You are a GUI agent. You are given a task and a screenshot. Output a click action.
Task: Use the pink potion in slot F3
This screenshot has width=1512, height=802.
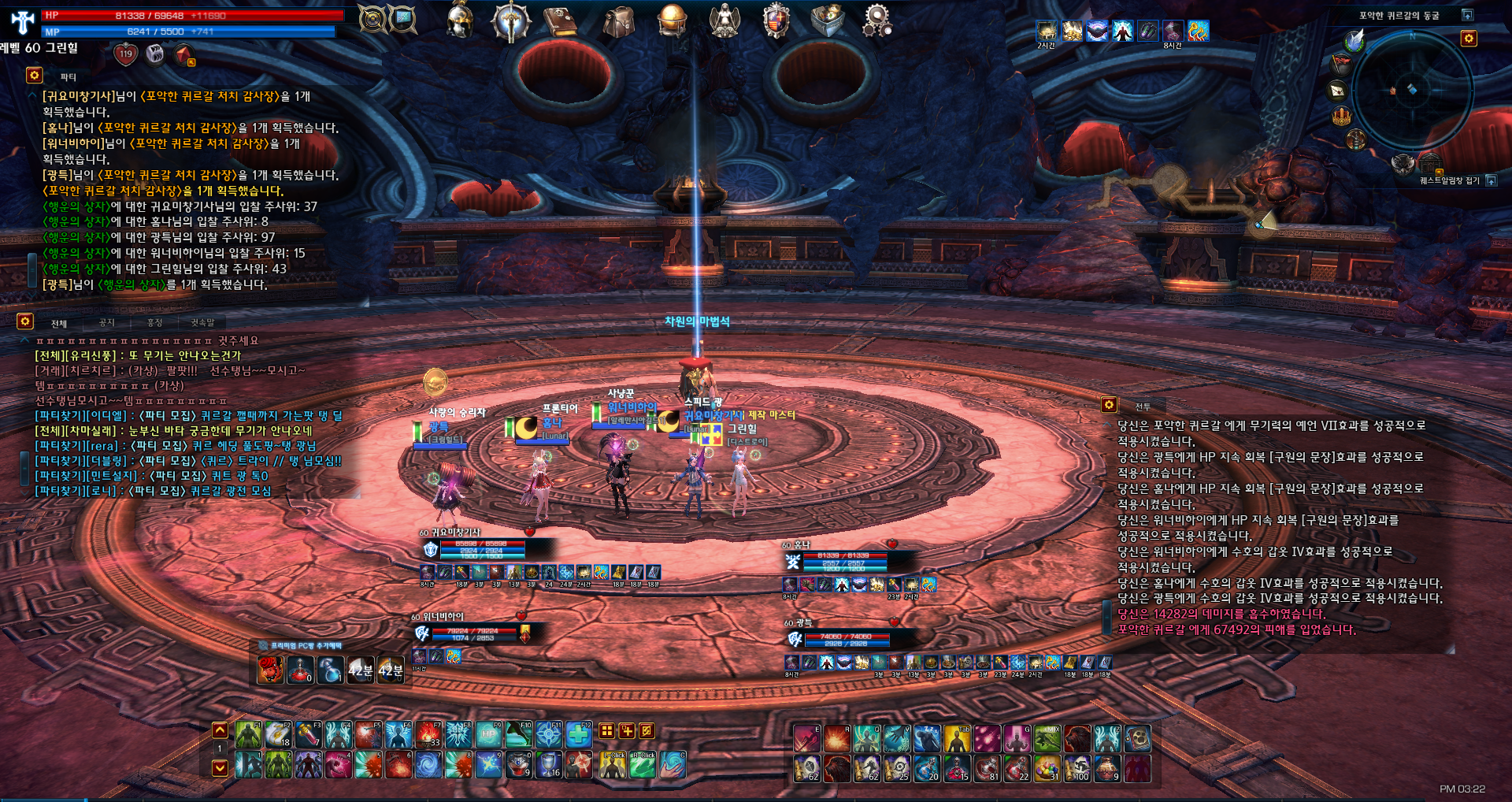tap(308, 735)
